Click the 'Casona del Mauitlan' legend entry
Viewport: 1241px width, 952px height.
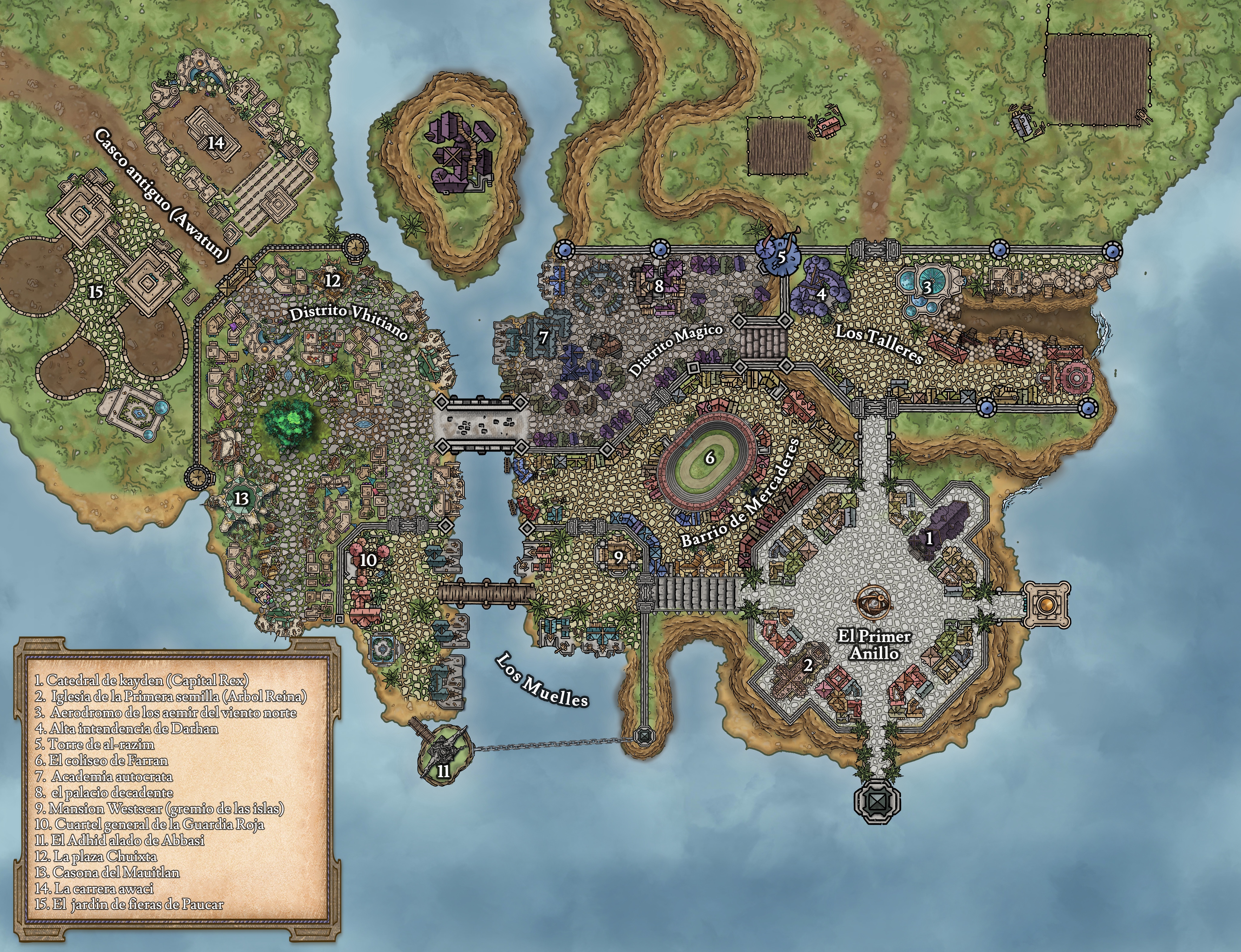(x=108, y=872)
